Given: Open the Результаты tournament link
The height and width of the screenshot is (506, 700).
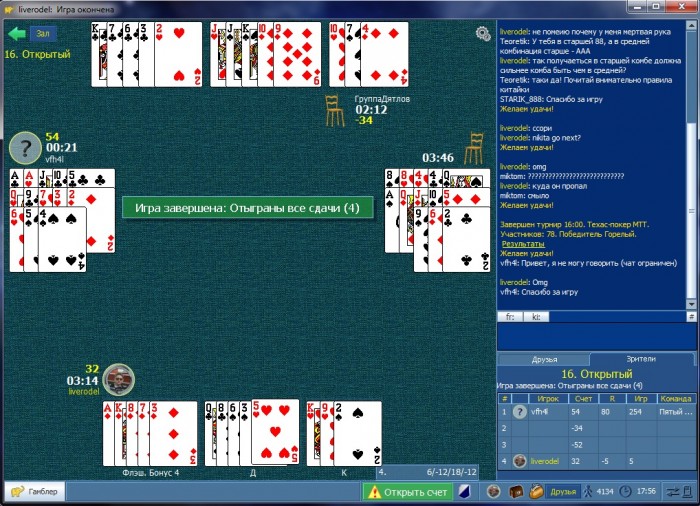Looking at the screenshot, I should pos(523,243).
